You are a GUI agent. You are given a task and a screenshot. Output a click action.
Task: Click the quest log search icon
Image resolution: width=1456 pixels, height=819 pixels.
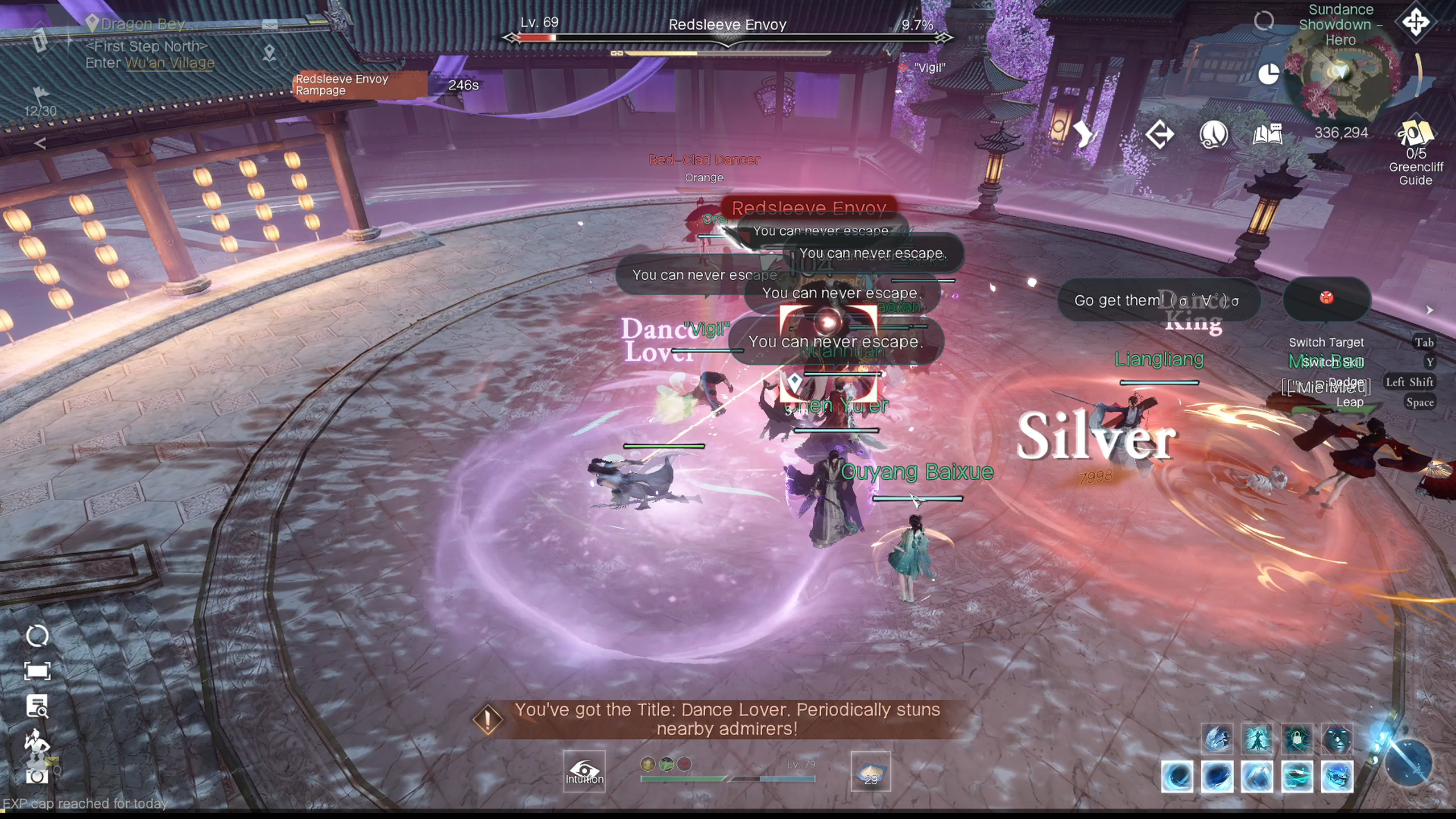click(37, 705)
